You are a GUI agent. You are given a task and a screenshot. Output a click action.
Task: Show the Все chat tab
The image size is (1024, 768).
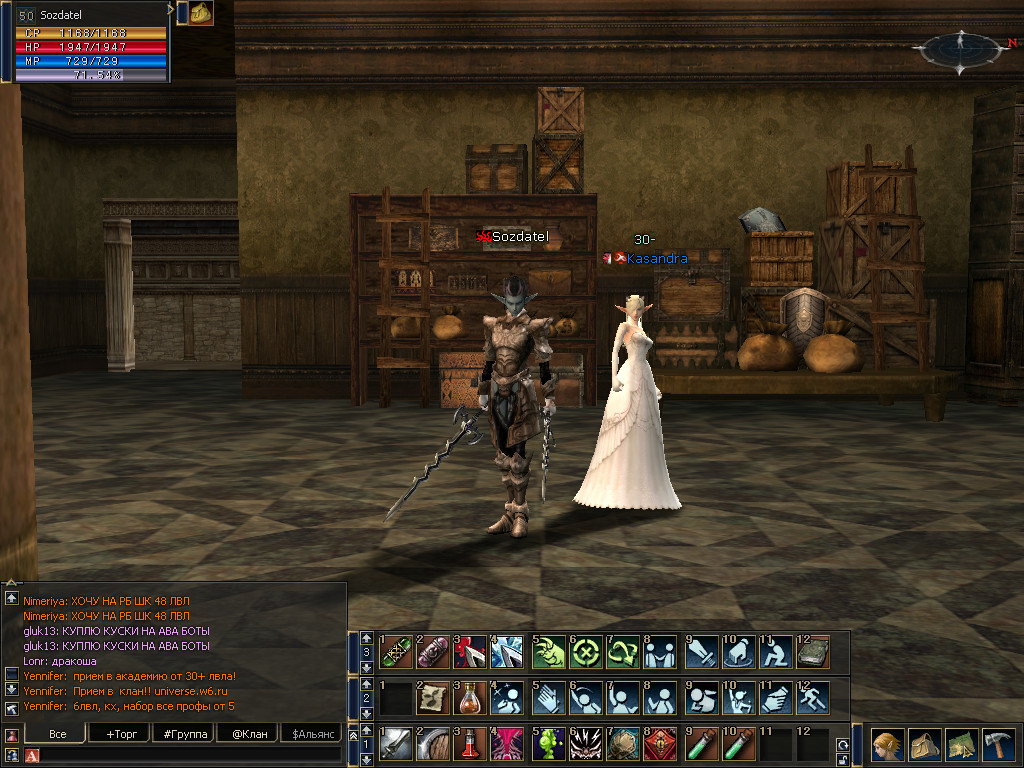pyautogui.click(x=58, y=734)
